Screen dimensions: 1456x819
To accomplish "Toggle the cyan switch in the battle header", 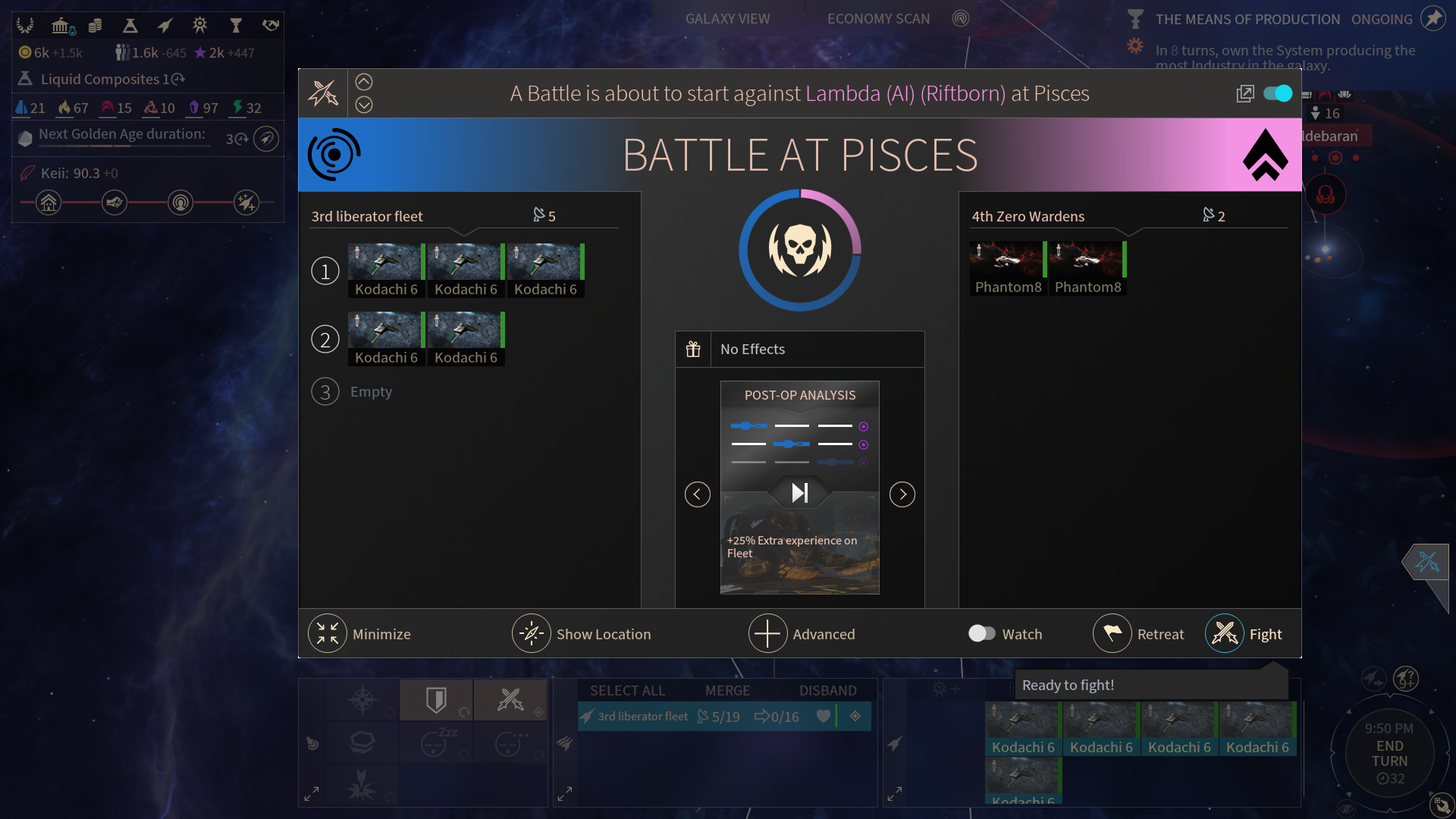I will 1278,93.
